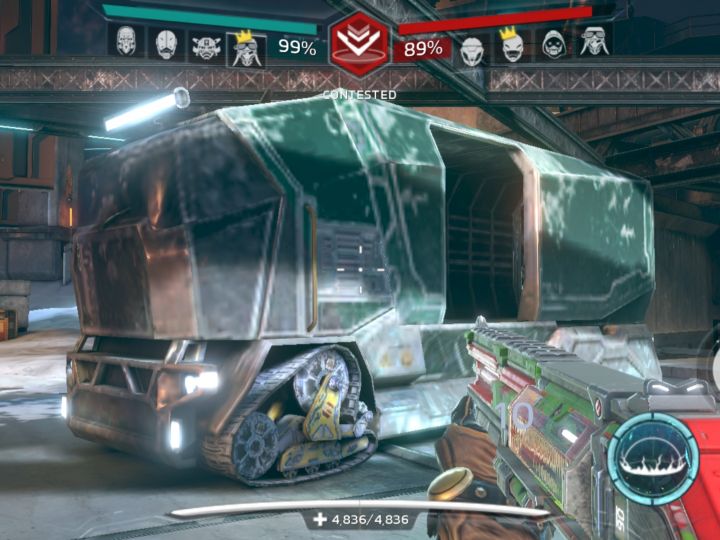Activate the shockwave dome ability
Image resolution: width=720 pixels, height=540 pixels.
tap(653, 459)
